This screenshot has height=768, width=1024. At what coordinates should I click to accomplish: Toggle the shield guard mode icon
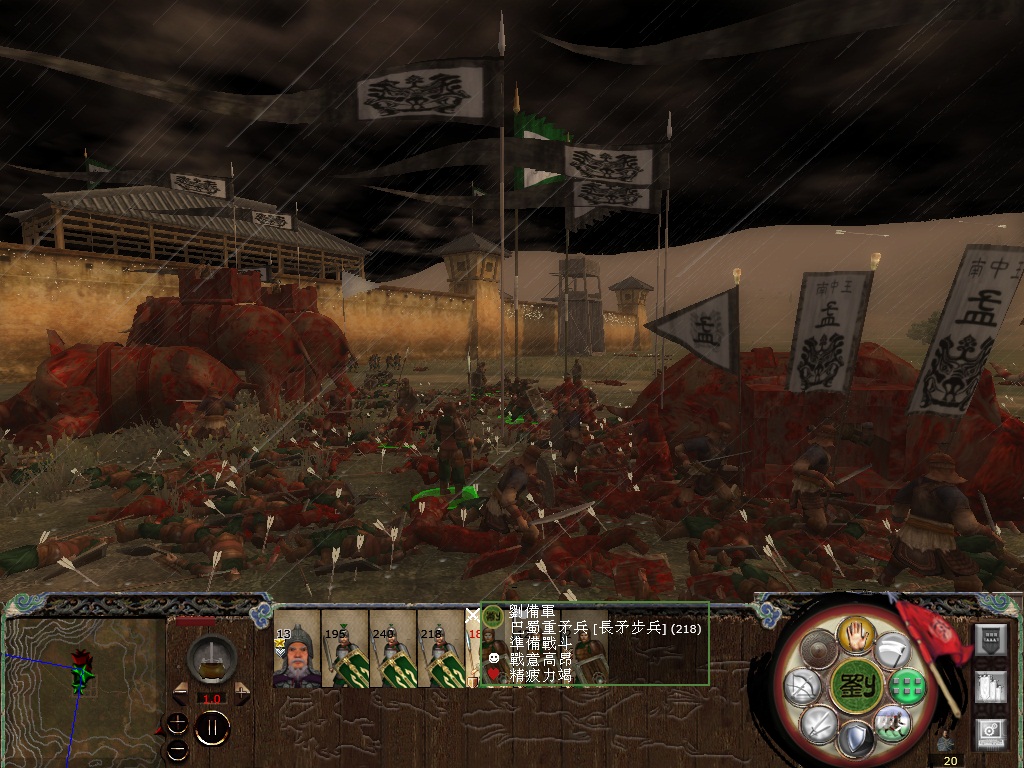tap(854, 741)
